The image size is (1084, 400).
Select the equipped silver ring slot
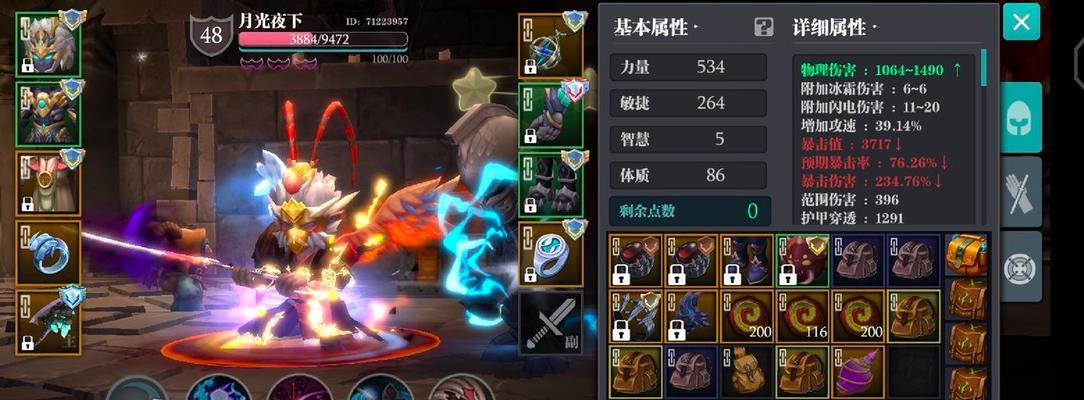tap(552, 254)
